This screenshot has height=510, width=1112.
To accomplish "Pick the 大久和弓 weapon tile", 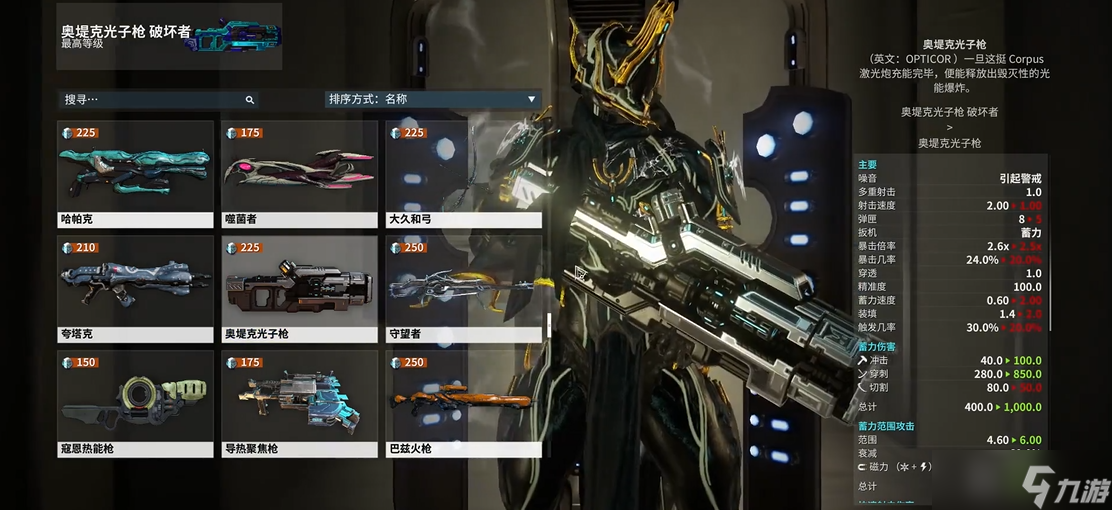I will [463, 174].
